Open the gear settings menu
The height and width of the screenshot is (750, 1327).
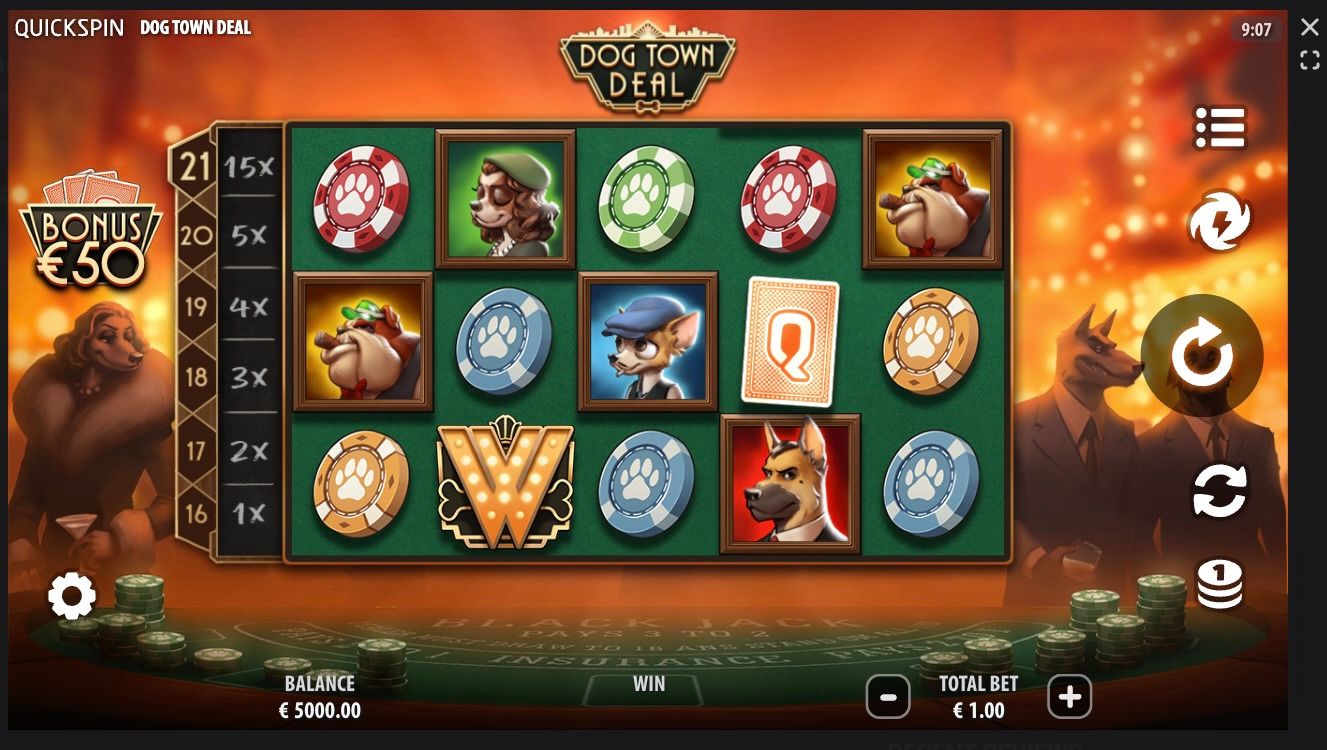click(72, 597)
